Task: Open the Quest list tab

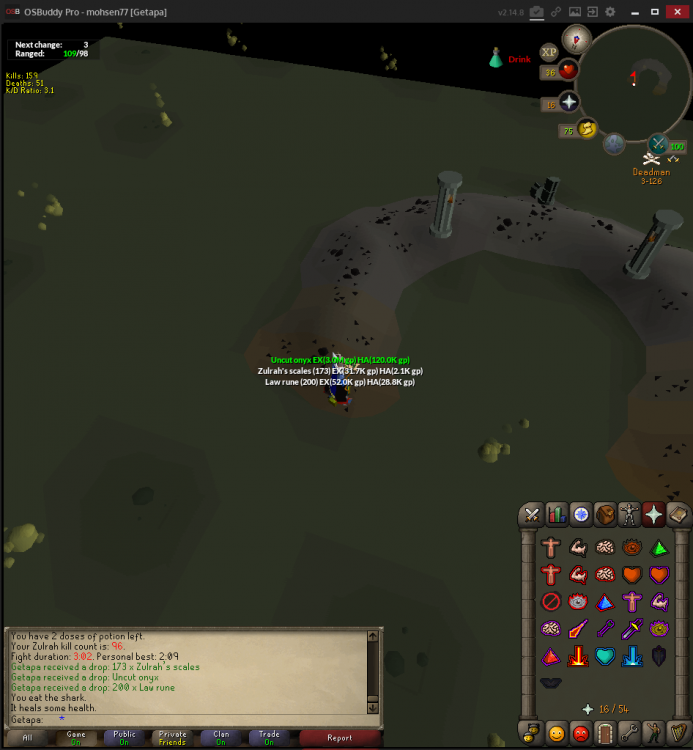Action: click(581, 515)
